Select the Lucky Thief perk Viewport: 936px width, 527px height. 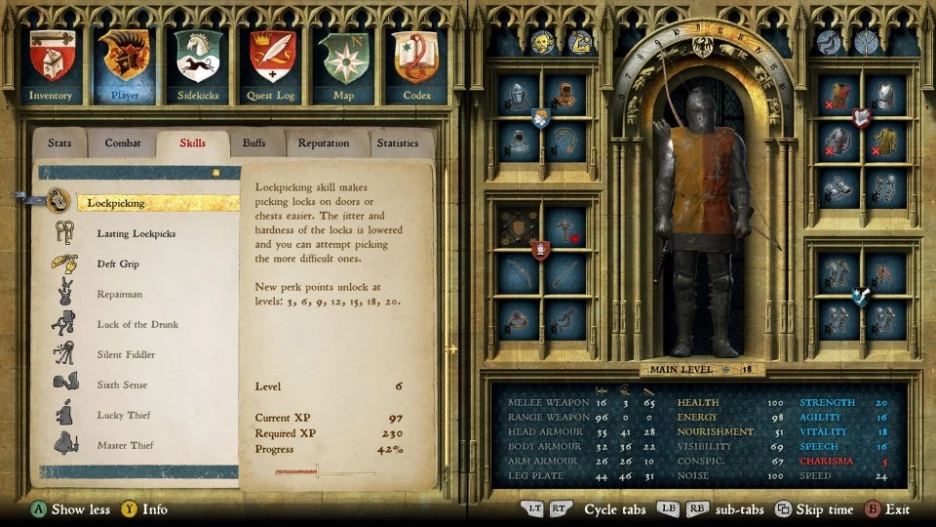point(125,414)
